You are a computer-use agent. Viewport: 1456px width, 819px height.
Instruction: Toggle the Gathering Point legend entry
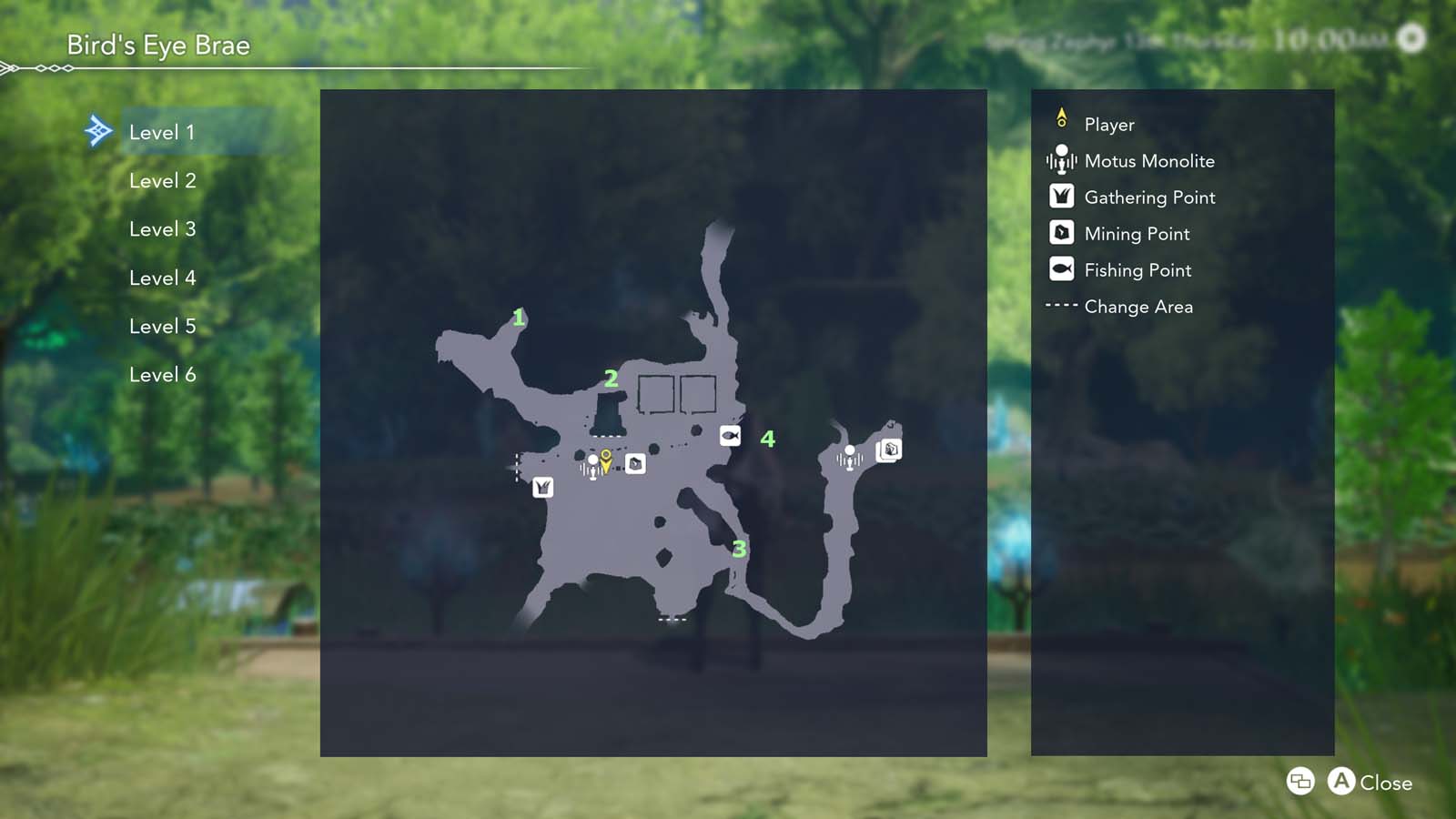point(1148,197)
